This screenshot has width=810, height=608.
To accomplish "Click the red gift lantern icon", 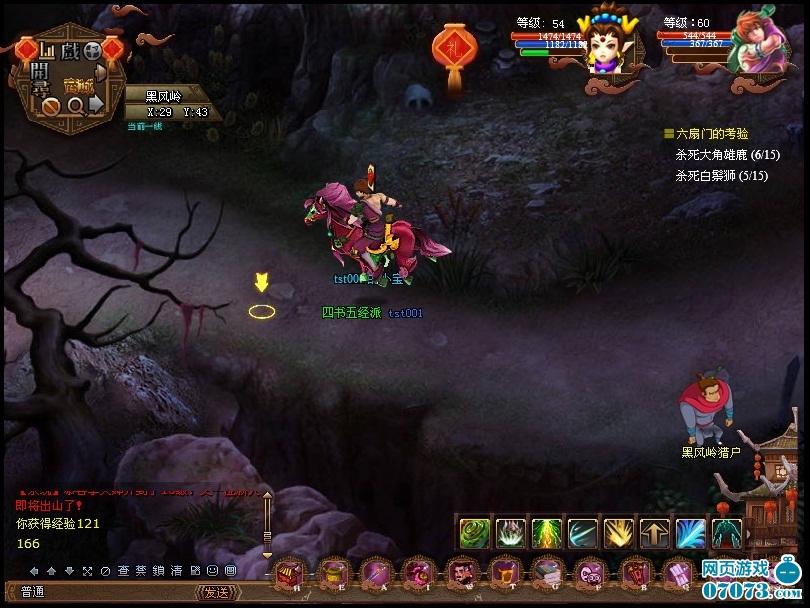I will pyautogui.click(x=453, y=50).
